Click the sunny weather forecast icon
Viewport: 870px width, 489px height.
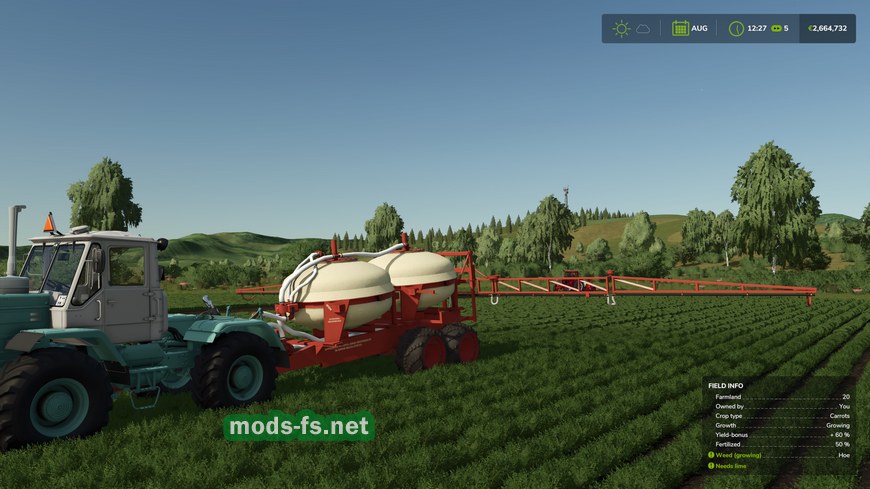[x=621, y=28]
